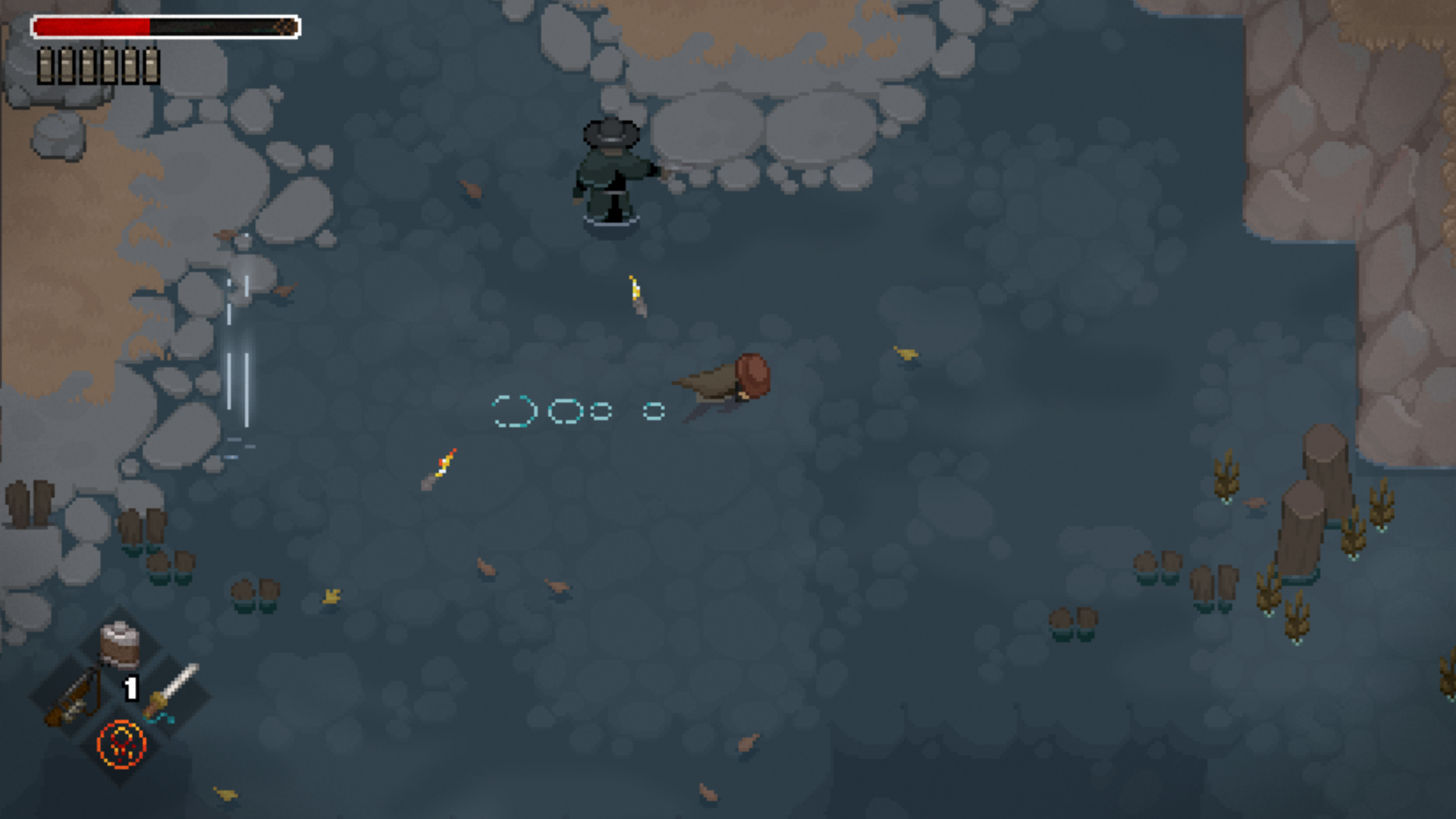Screen dimensions: 1456x819
Task: Click the rightmost ammo cartridge icon
Action: (152, 64)
